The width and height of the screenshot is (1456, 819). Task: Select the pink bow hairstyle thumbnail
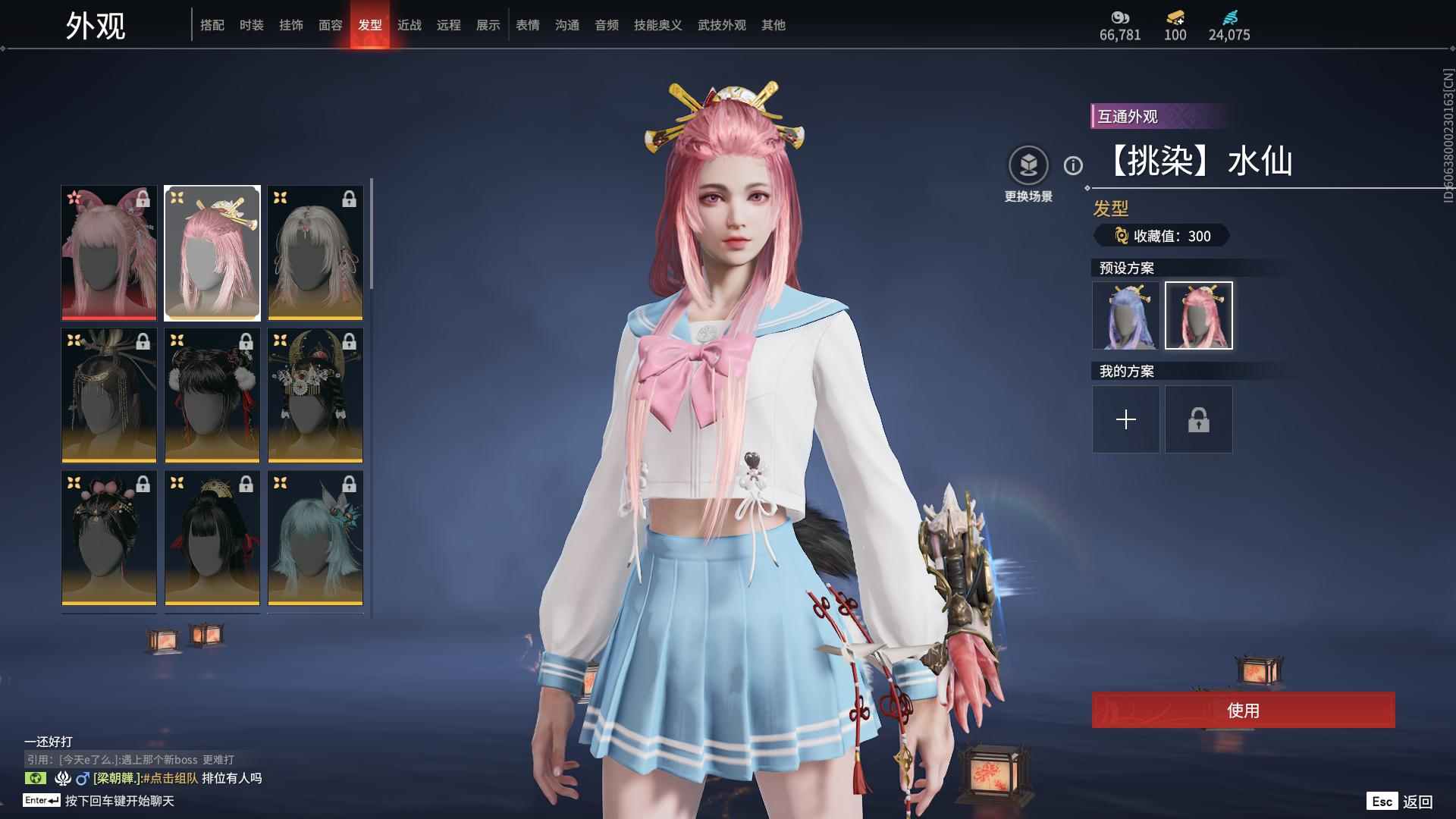(109, 253)
